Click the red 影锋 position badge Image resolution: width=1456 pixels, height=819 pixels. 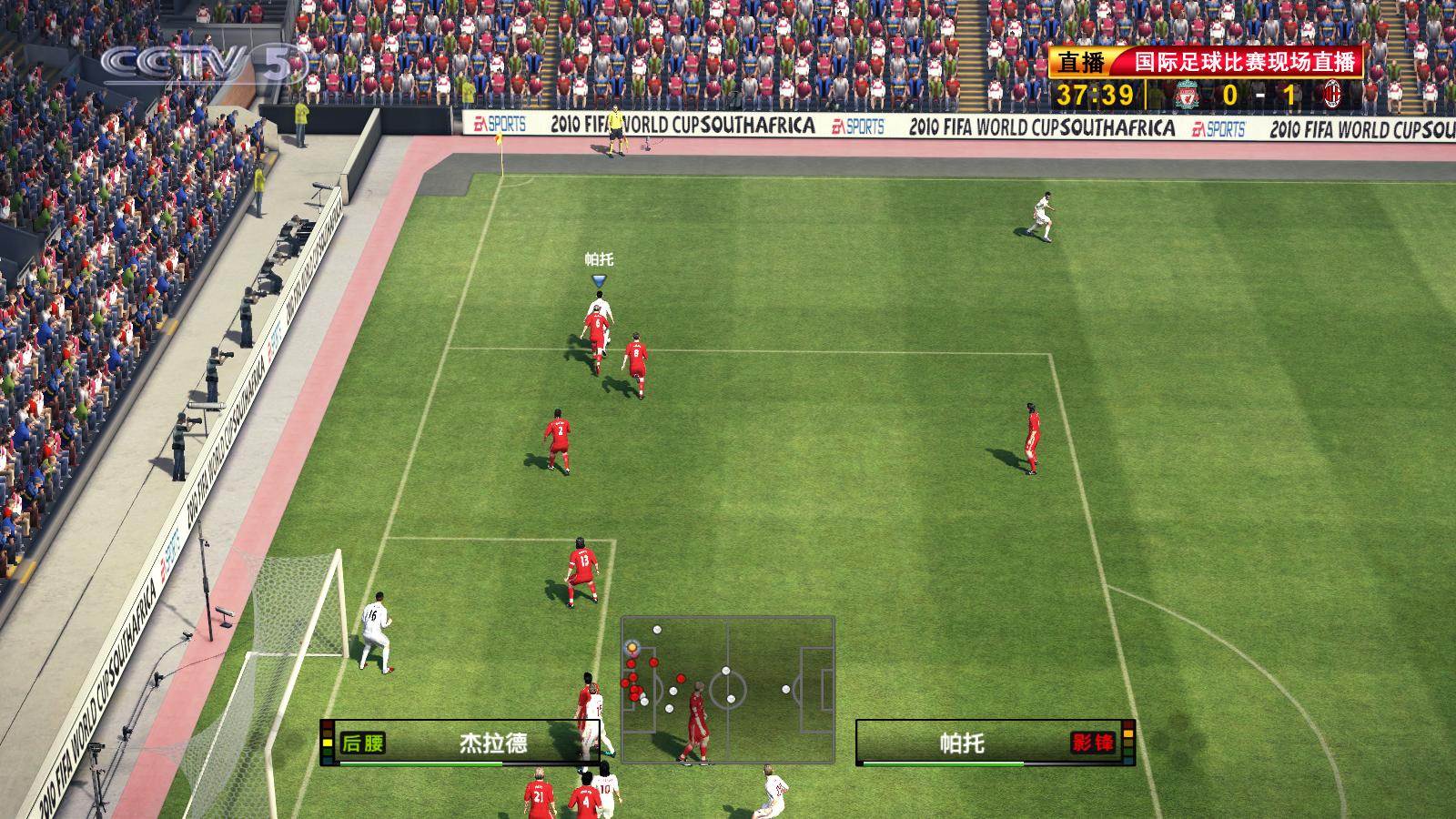point(1093,743)
